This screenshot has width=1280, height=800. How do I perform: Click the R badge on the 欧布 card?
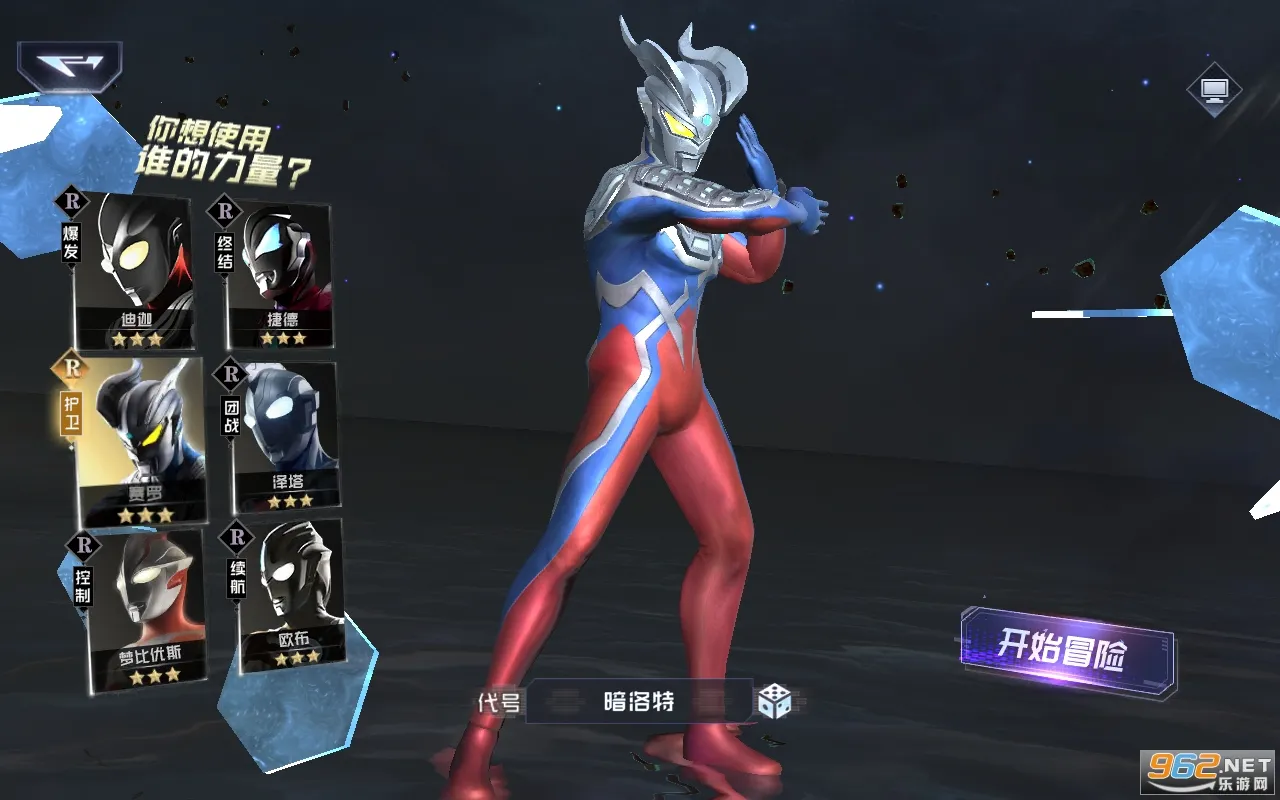click(237, 536)
